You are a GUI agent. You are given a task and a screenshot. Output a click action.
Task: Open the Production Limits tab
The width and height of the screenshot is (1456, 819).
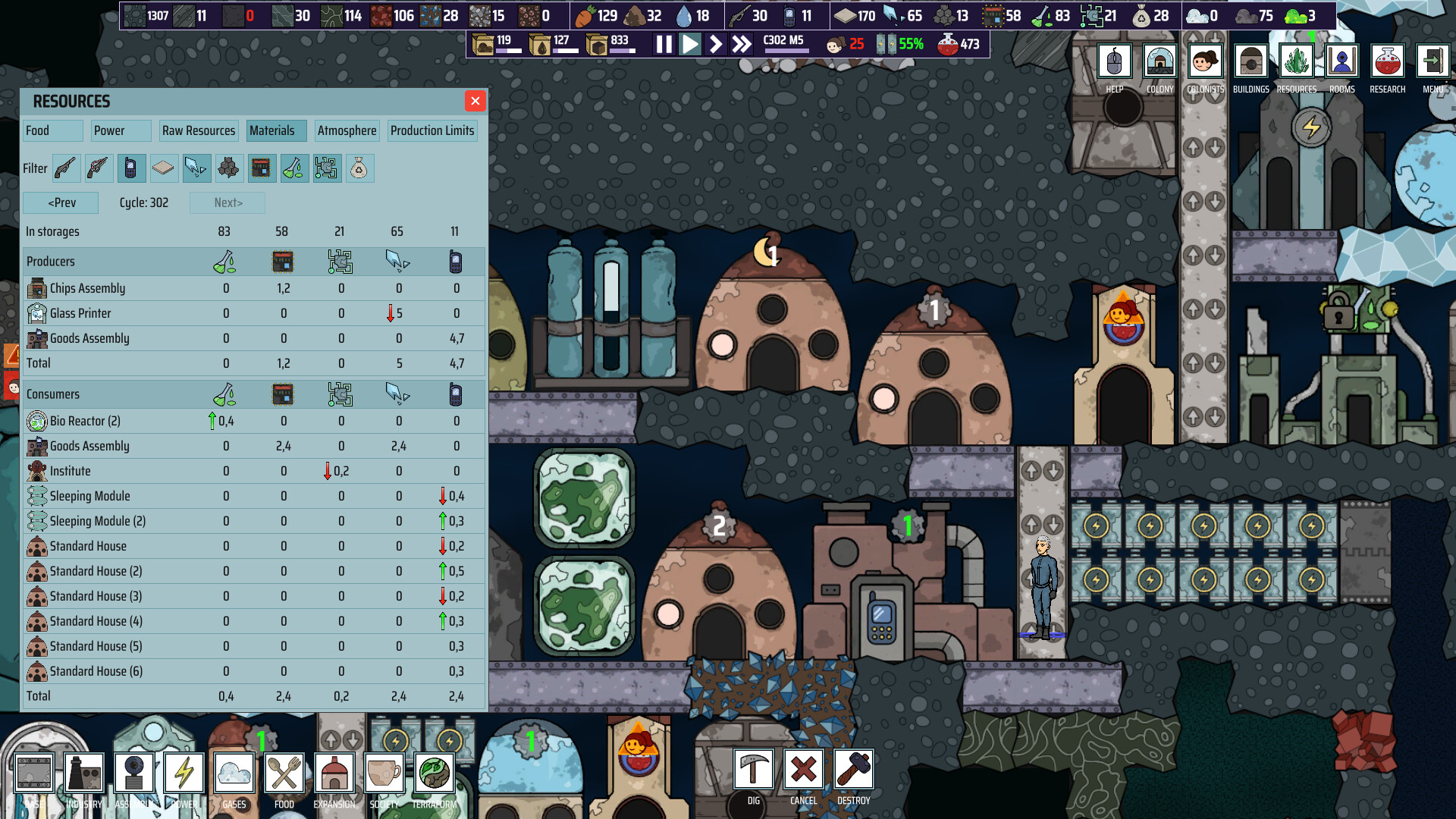point(431,130)
